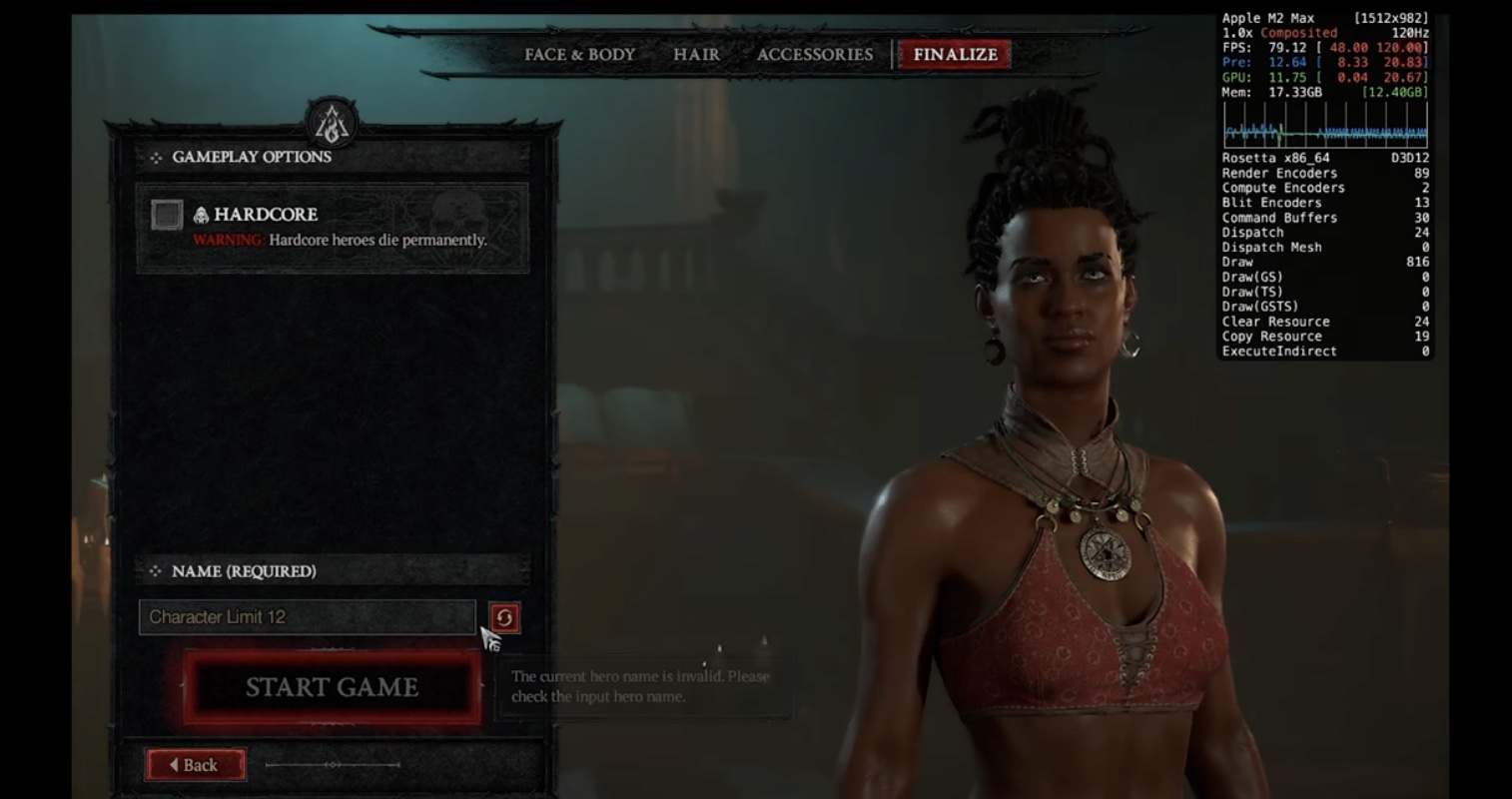Generate a random hero name
The height and width of the screenshot is (799, 1512).
[504, 618]
